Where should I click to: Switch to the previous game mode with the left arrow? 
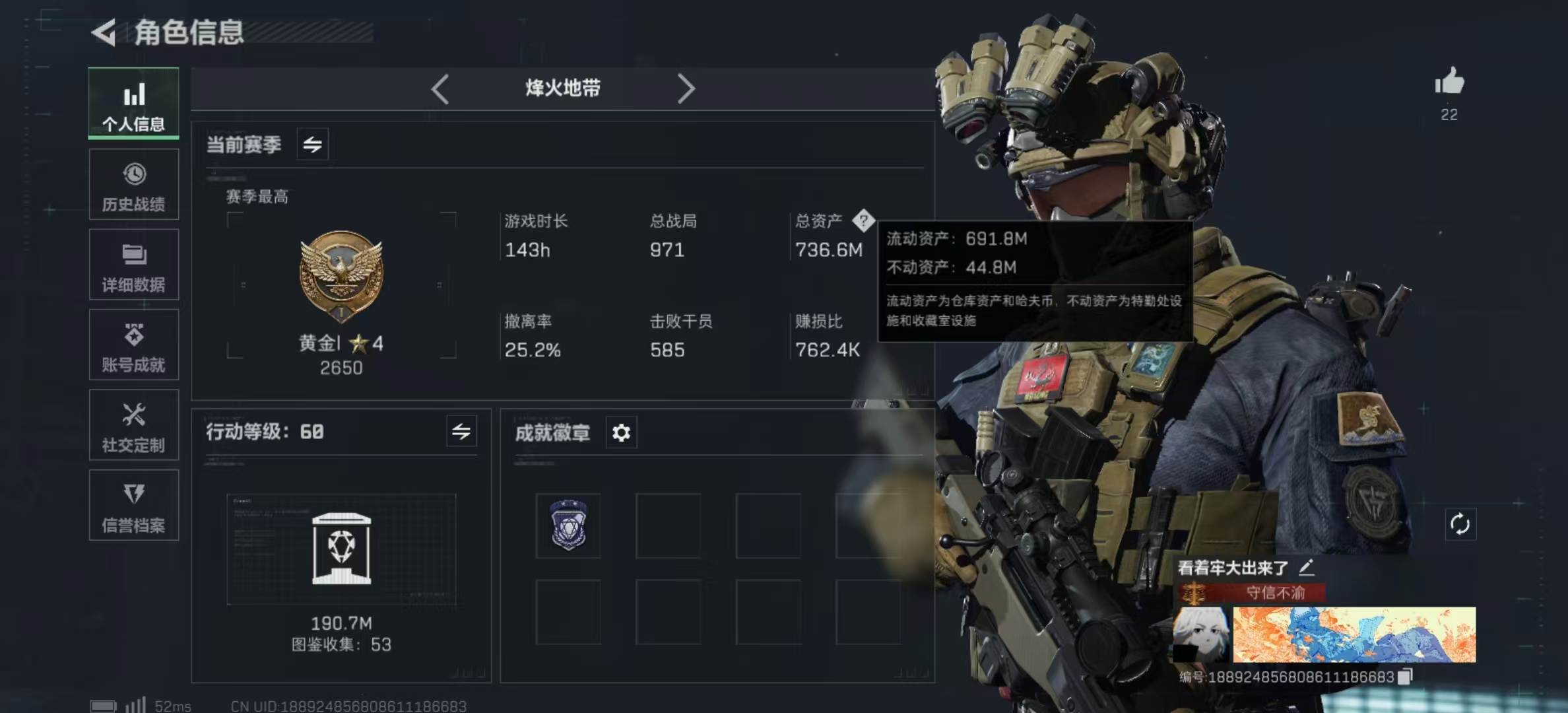tap(440, 88)
